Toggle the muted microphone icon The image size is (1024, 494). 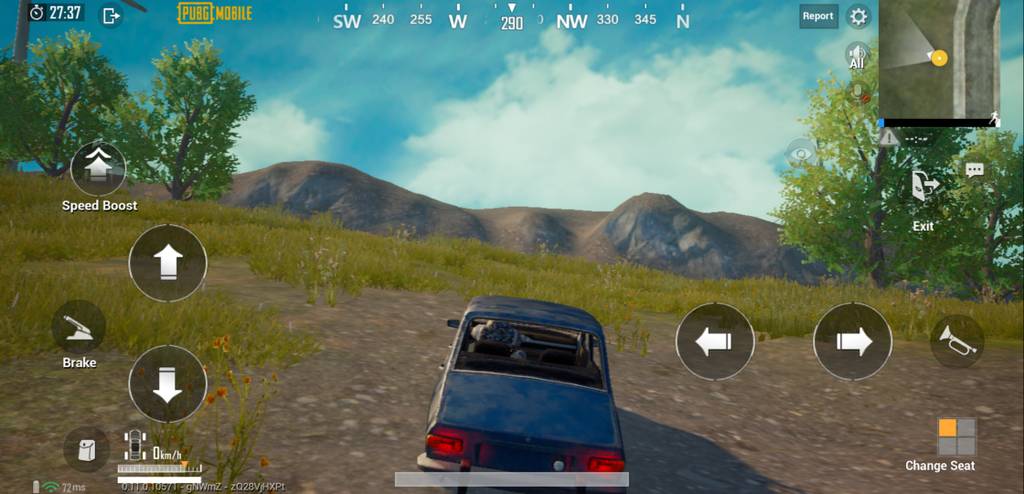857,93
